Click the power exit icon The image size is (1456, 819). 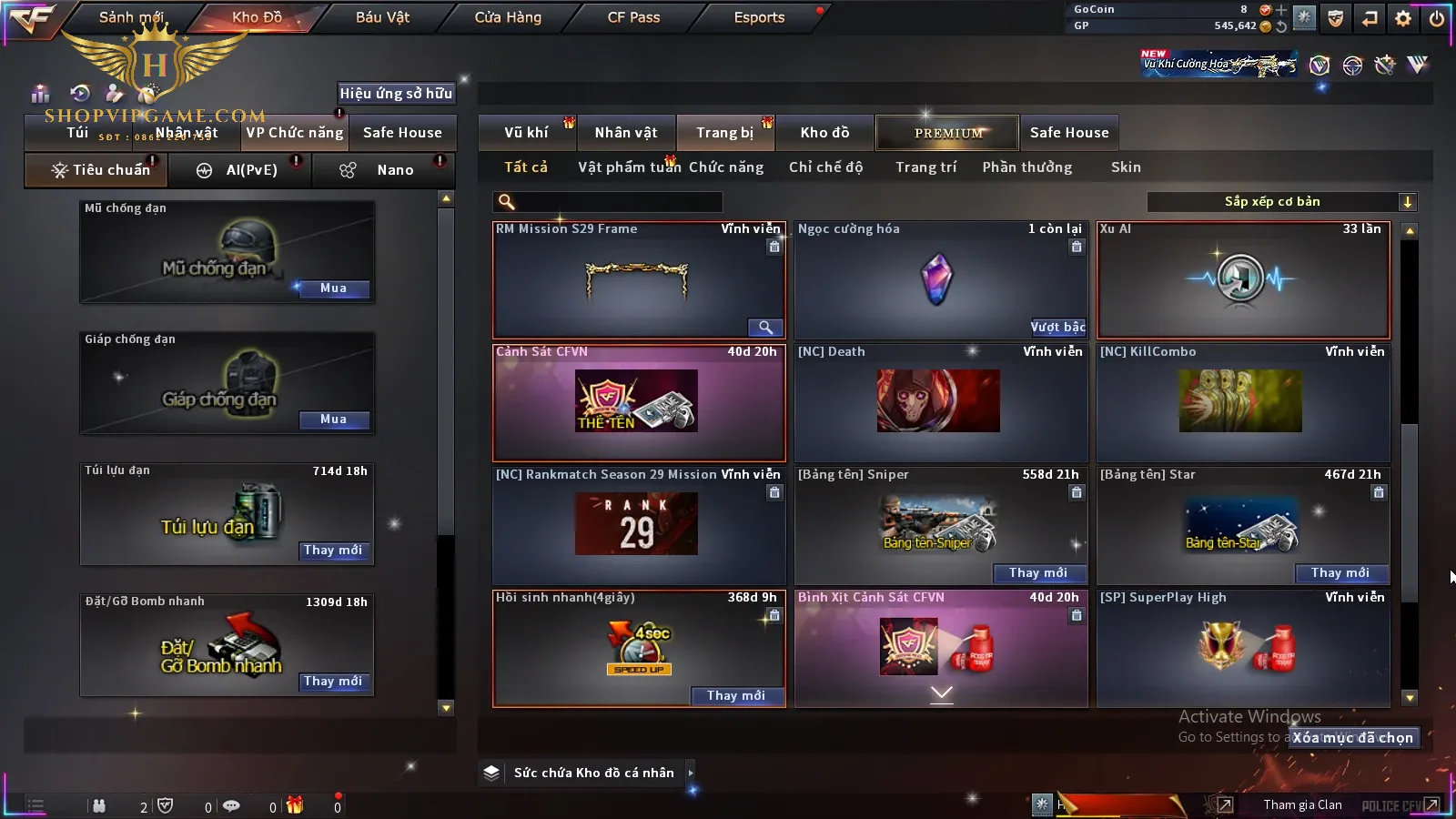[1437, 18]
